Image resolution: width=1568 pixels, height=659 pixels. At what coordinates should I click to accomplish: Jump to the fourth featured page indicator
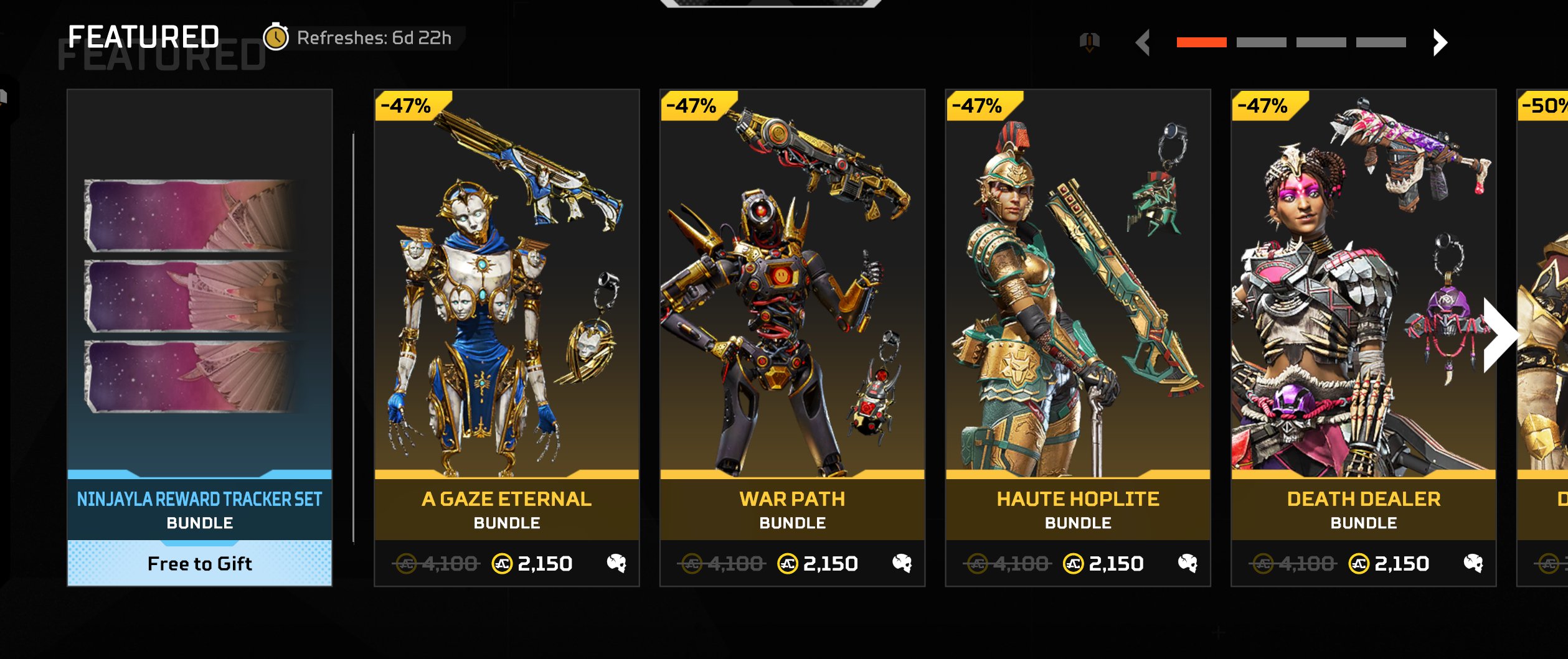tap(1381, 42)
